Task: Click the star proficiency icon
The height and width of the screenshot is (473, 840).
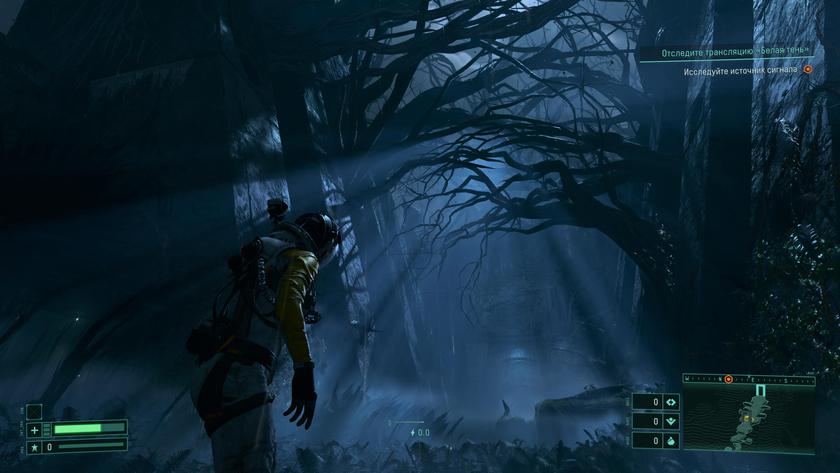Action: coord(34,447)
